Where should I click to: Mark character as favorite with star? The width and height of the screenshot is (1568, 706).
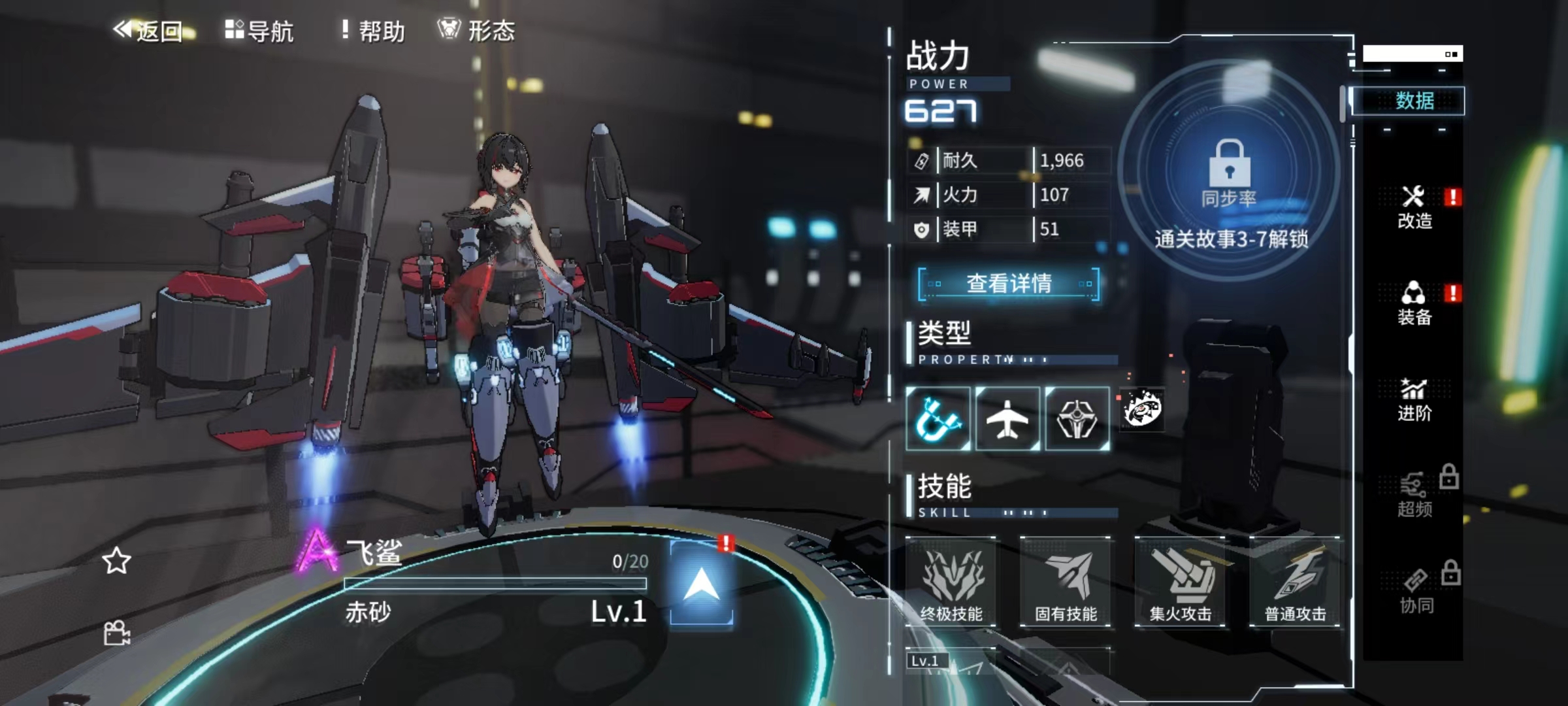(117, 561)
